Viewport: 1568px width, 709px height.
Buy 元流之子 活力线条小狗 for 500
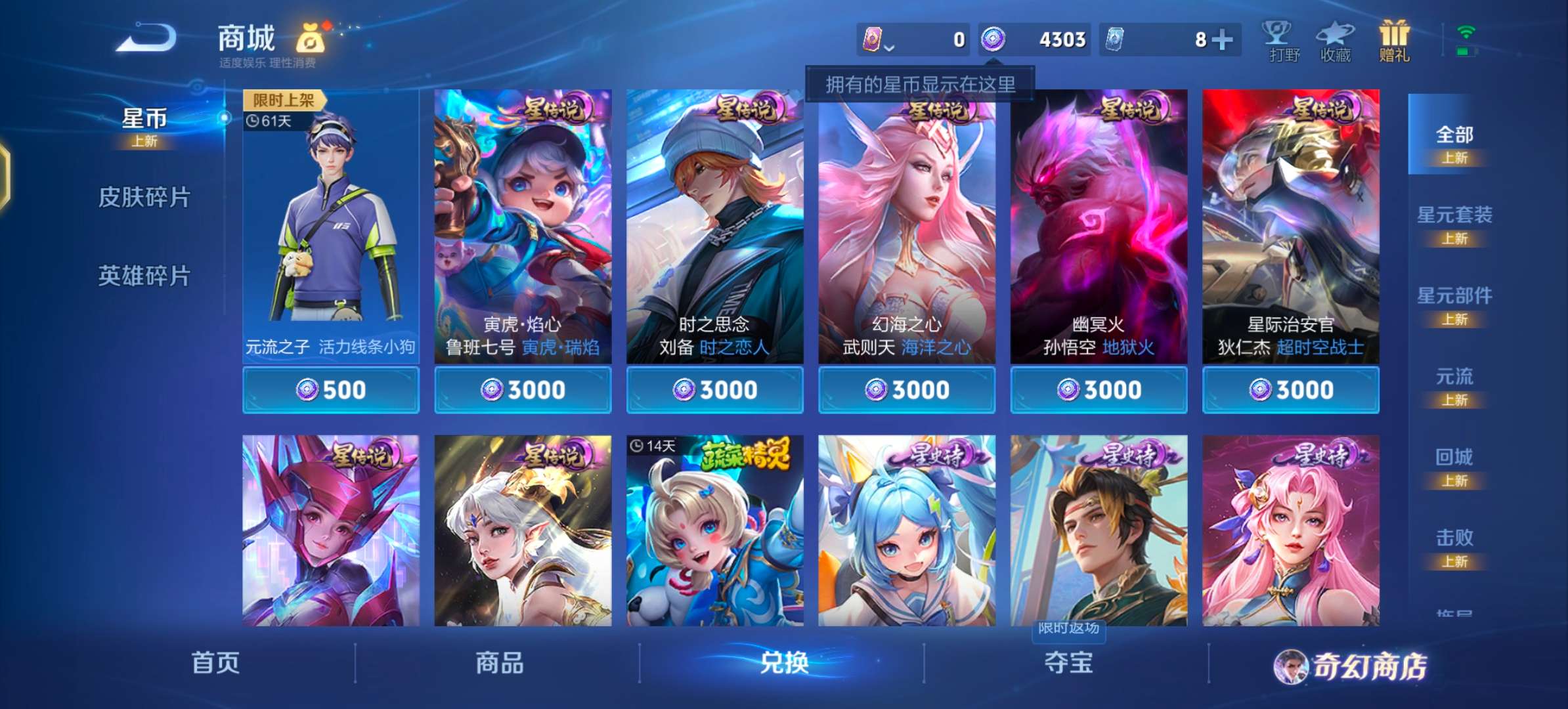pos(332,389)
